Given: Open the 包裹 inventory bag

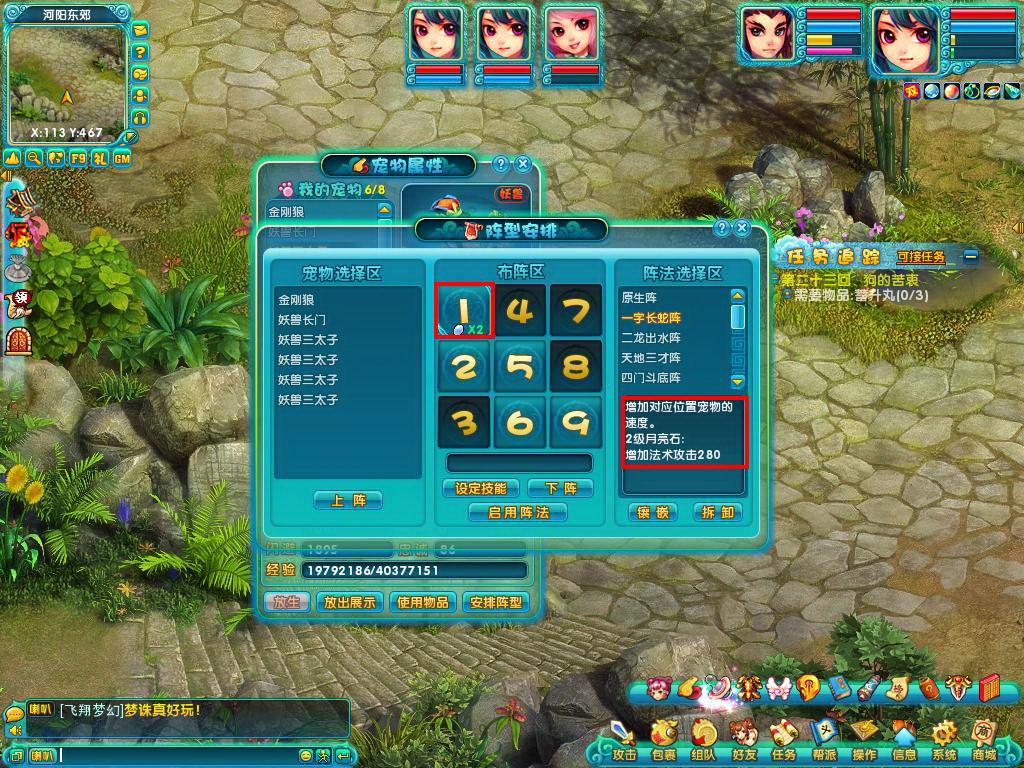Looking at the screenshot, I should (663, 742).
